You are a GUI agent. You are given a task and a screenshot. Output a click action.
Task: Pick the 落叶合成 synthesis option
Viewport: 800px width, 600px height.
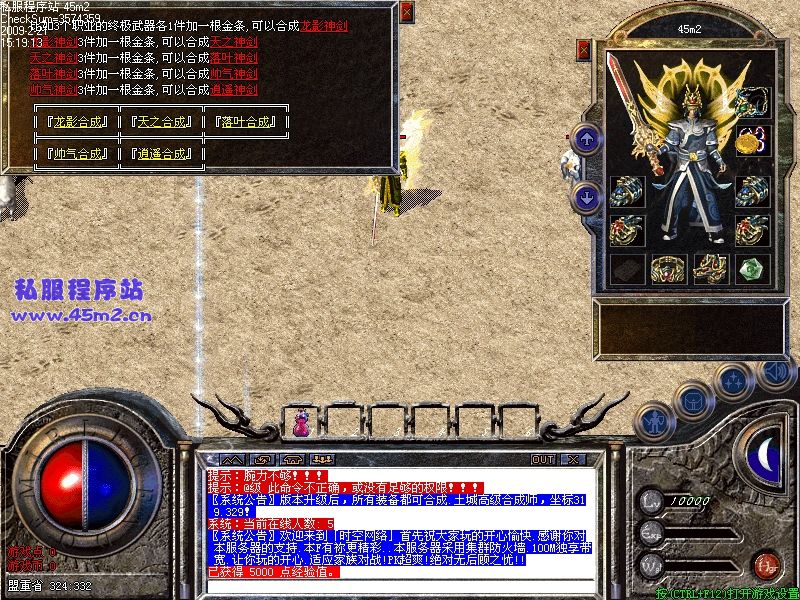coord(245,122)
